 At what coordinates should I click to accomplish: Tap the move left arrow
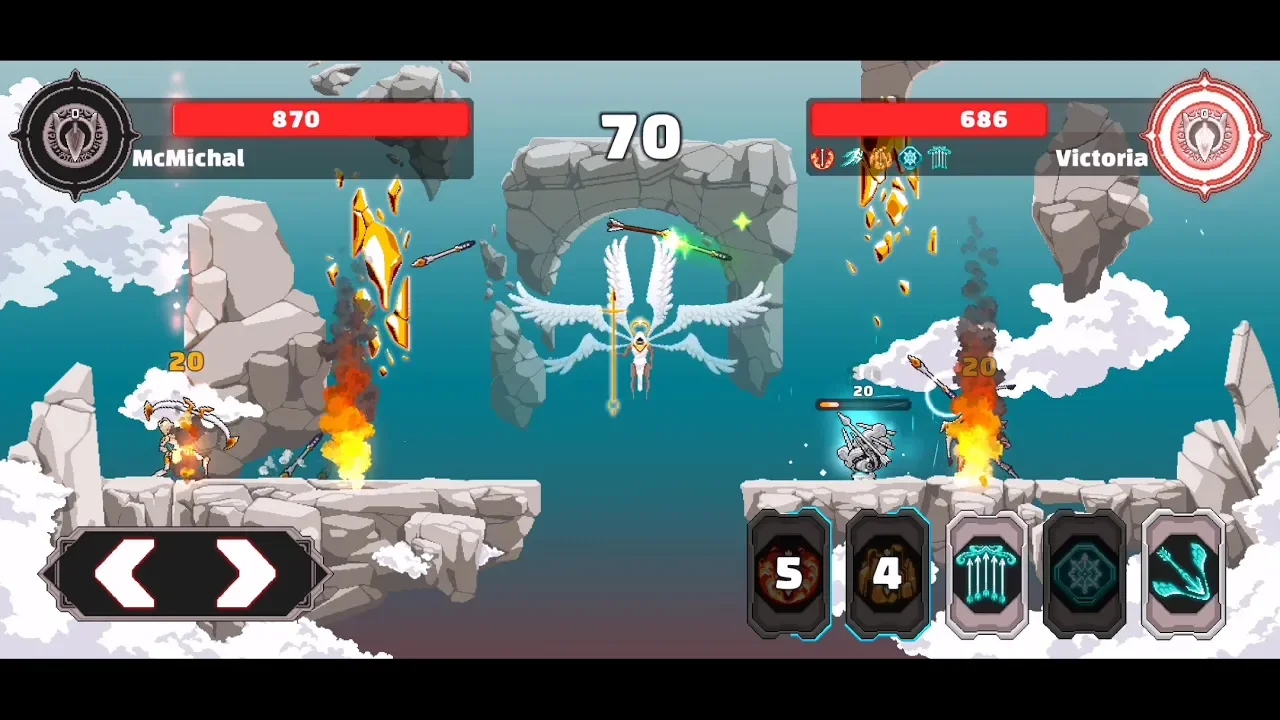point(127,573)
